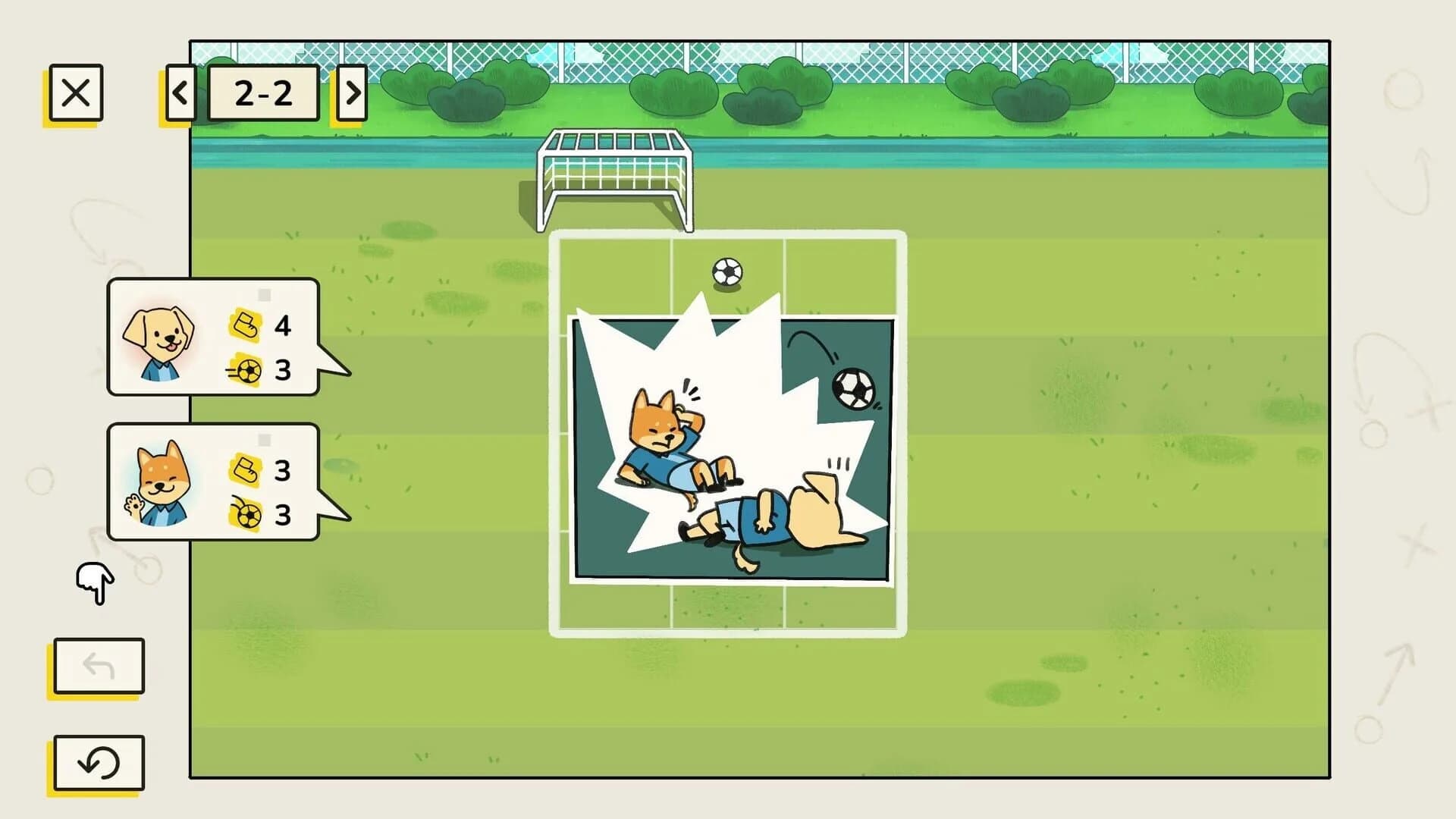The width and height of the screenshot is (1456, 819).
Task: Toggle the small gray square in shiba's bubble
Action: (265, 438)
